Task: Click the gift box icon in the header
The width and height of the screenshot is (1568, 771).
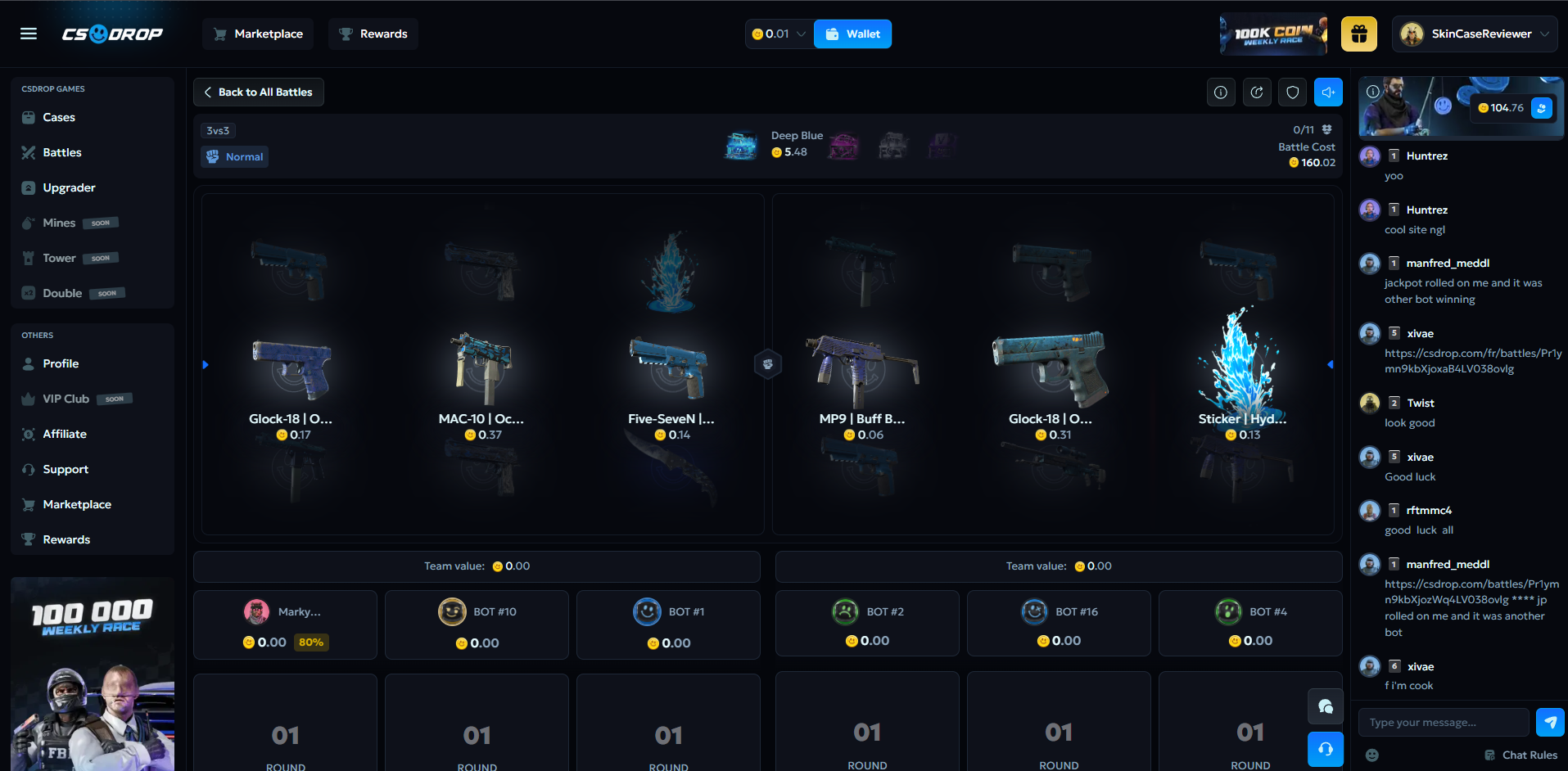Action: pos(1358,34)
